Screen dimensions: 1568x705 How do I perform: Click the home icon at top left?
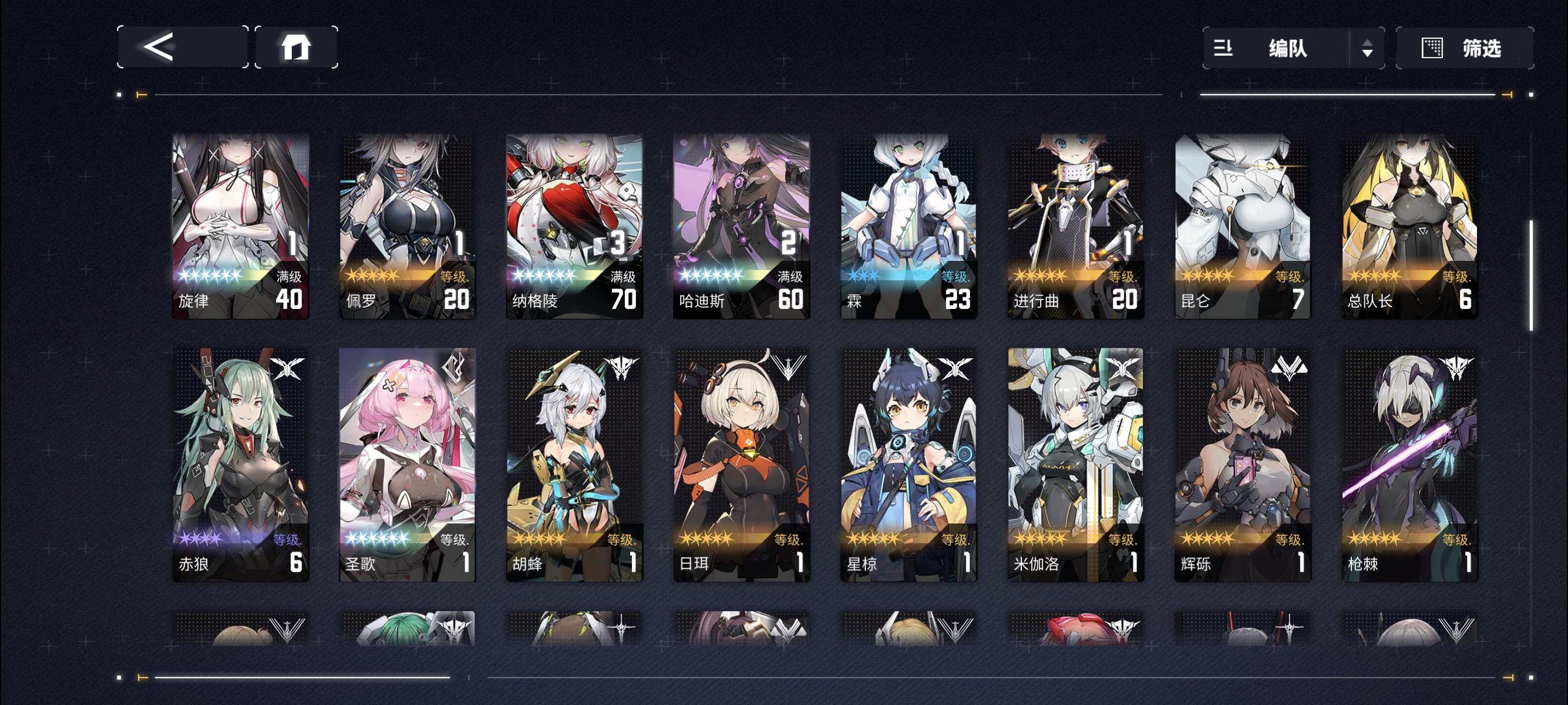coord(297,49)
